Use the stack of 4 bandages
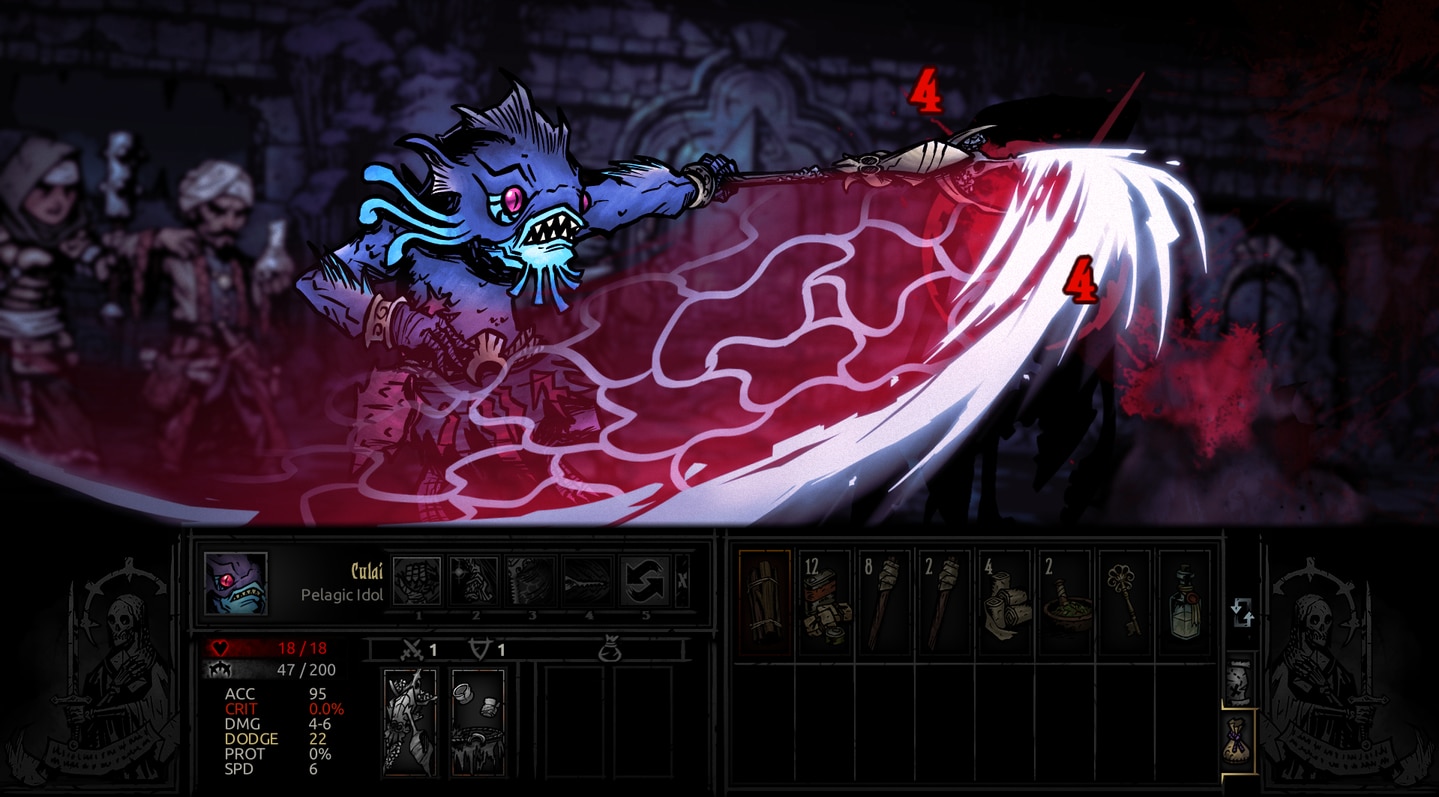This screenshot has width=1439, height=797. point(1004,603)
